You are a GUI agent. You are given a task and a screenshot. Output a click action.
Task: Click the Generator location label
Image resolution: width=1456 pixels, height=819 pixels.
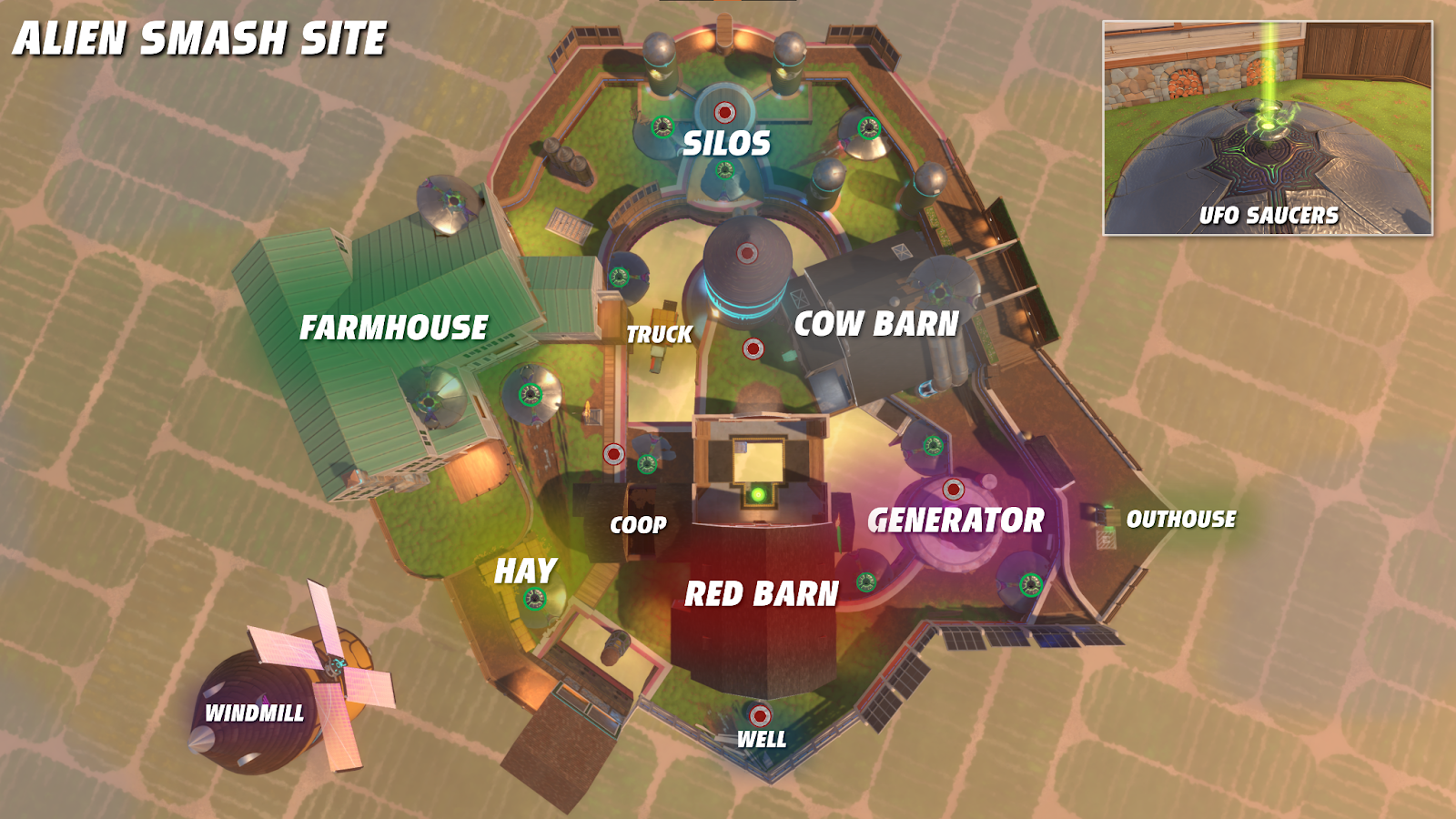pyautogui.click(x=956, y=521)
